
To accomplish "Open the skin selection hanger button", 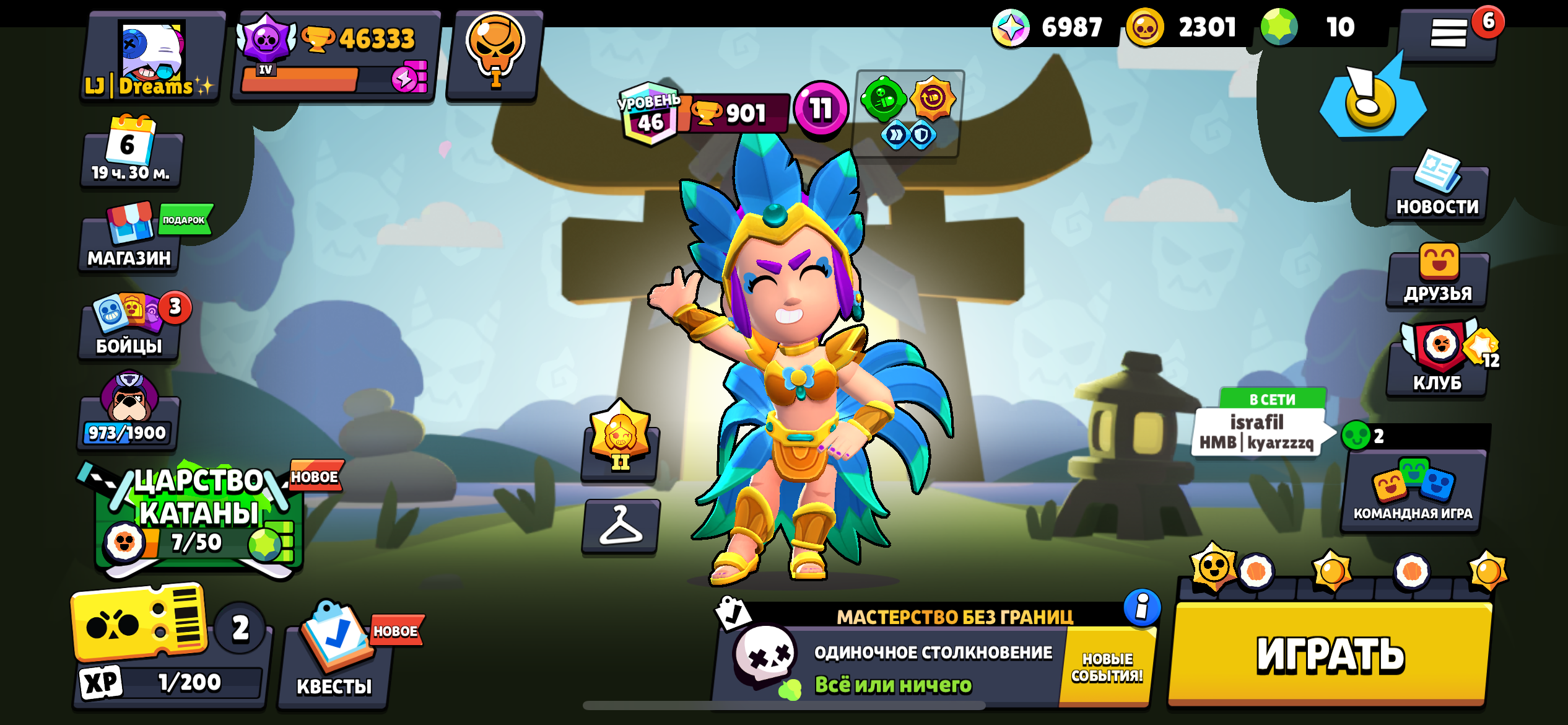I will point(621,527).
